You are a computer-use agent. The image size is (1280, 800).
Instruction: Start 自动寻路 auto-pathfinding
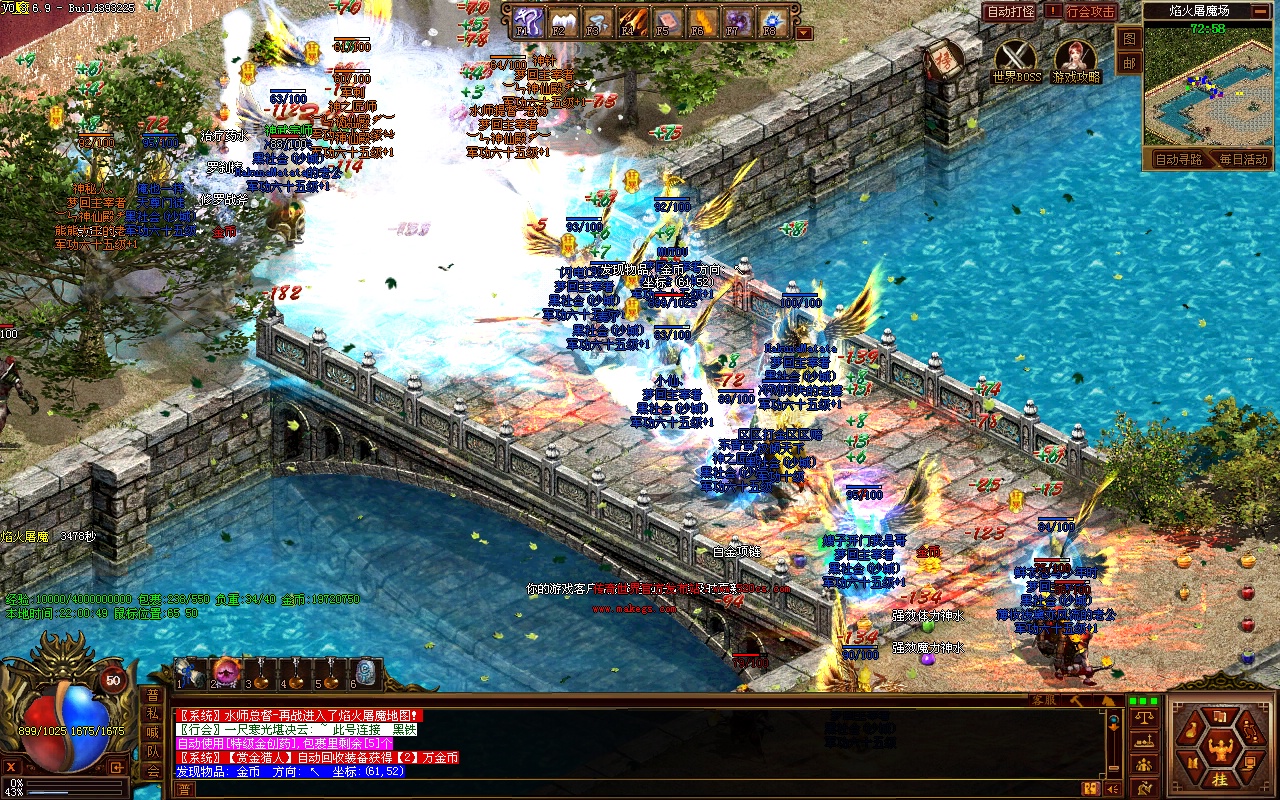click(x=1178, y=159)
